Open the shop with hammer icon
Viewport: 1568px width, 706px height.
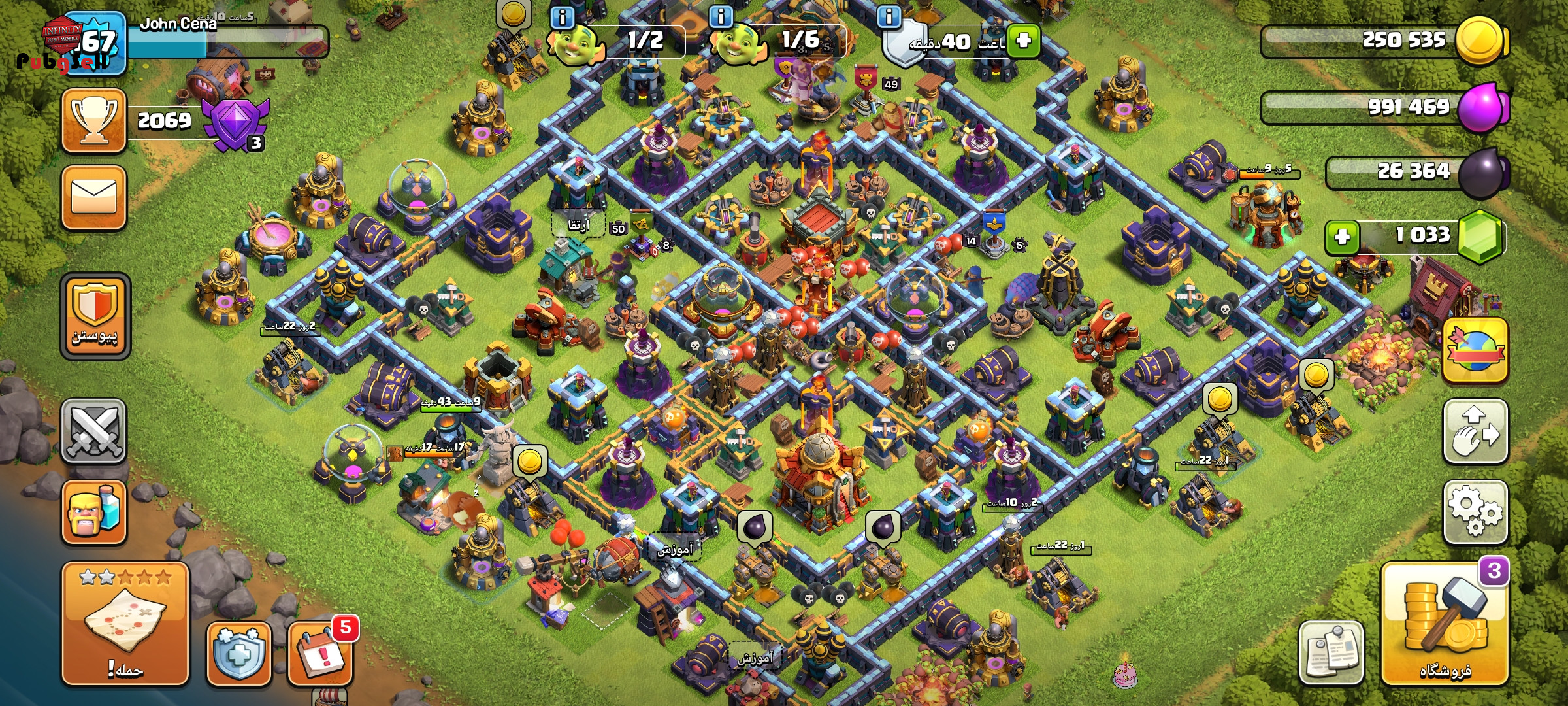coord(1445,624)
